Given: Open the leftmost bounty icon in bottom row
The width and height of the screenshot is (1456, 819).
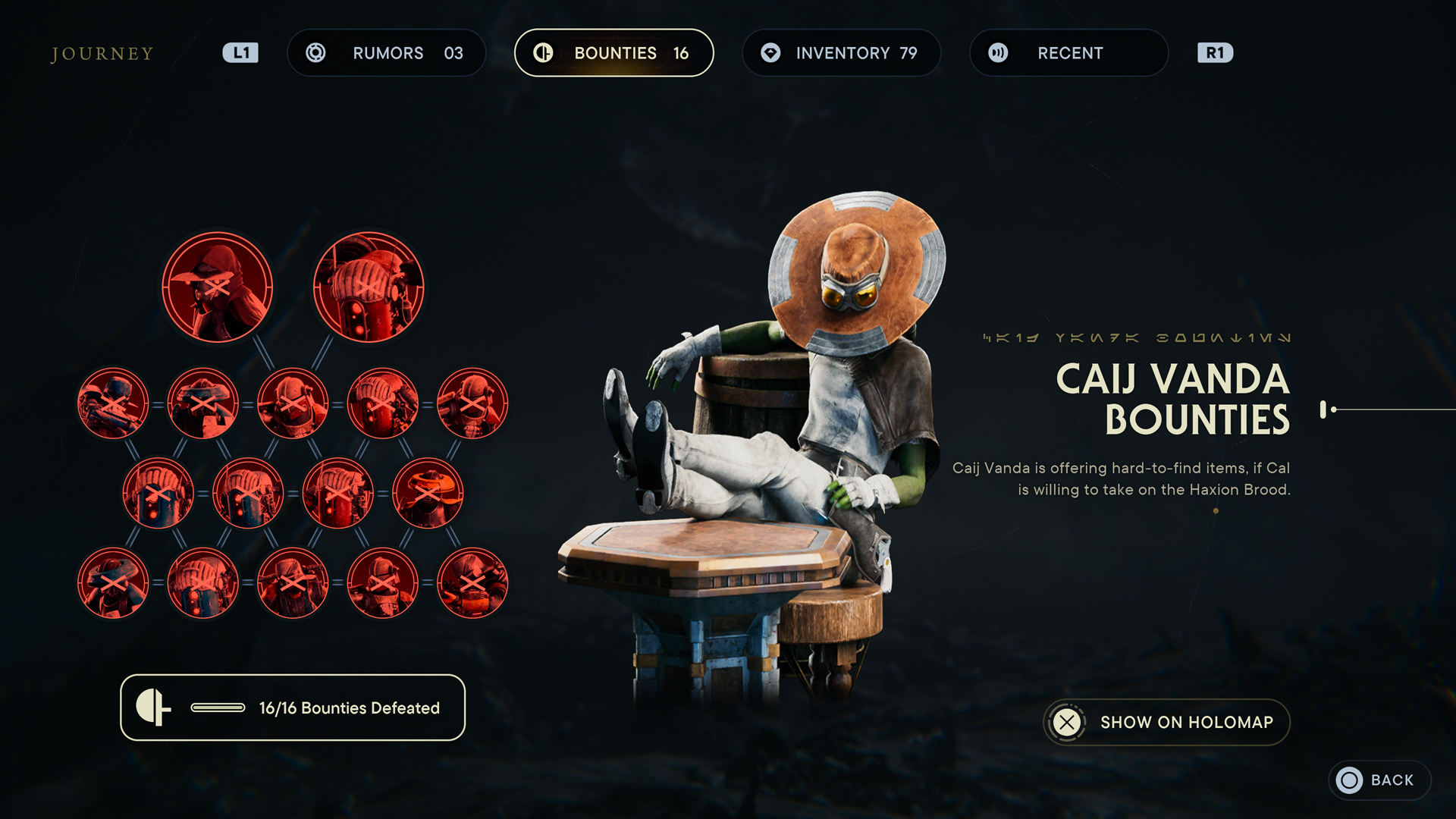Looking at the screenshot, I should tap(112, 582).
